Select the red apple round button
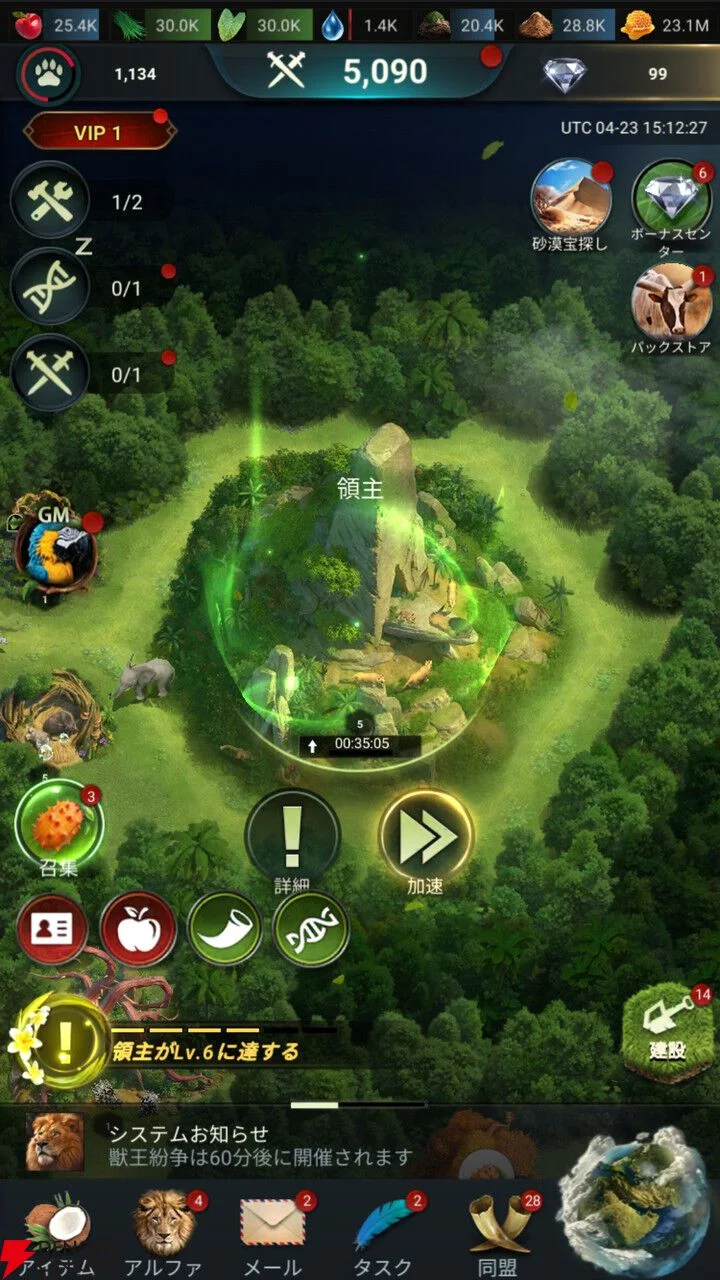 tap(138, 929)
